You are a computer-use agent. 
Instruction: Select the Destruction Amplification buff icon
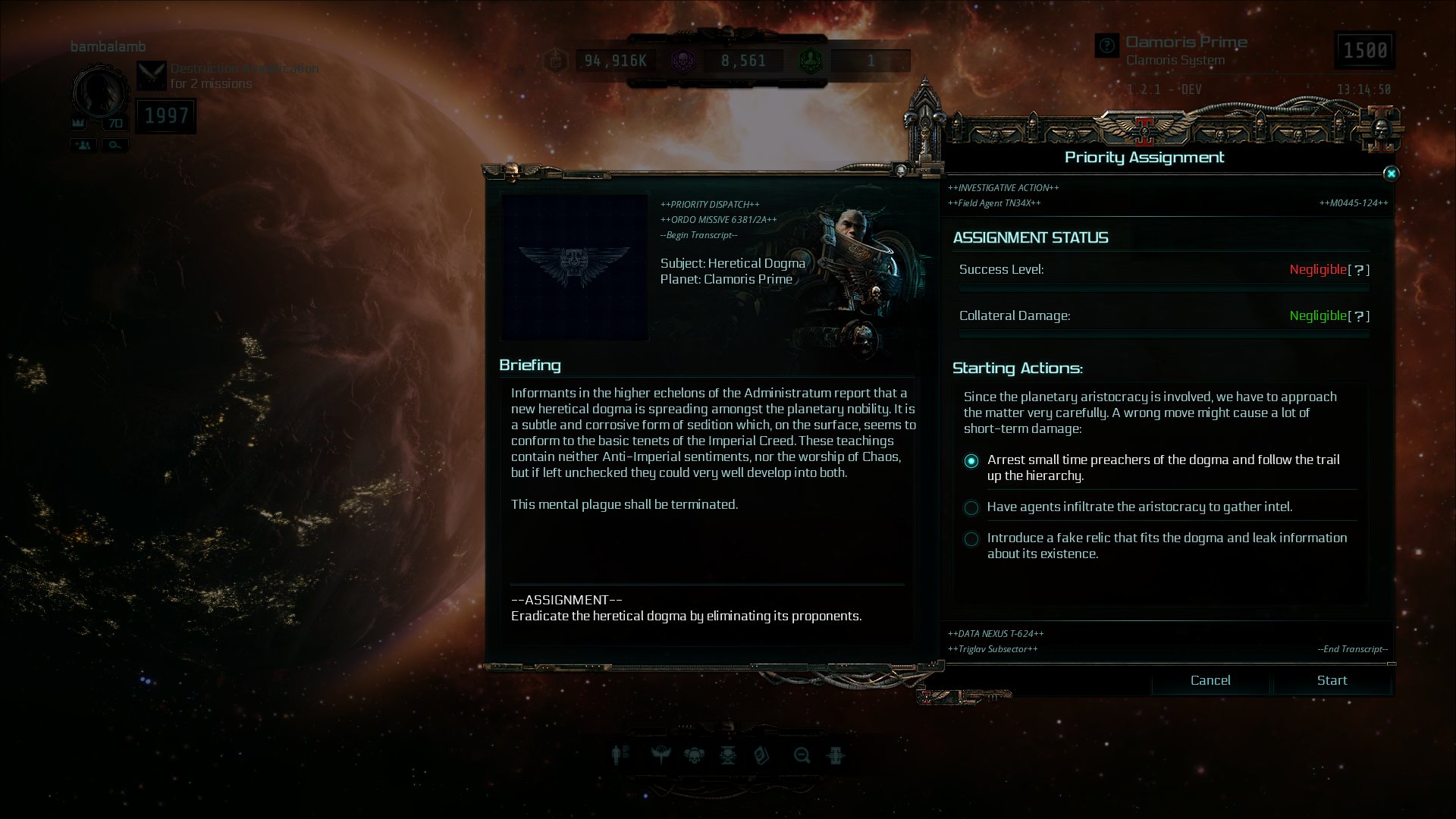152,76
